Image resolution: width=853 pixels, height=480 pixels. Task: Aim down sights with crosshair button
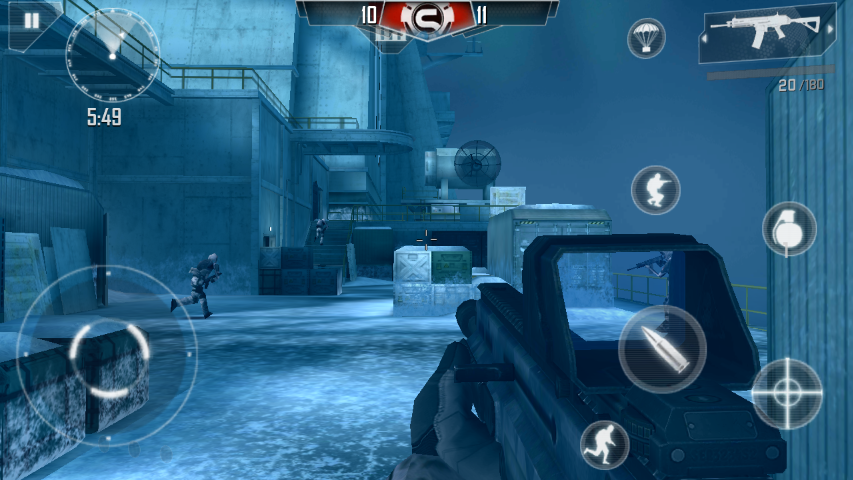tap(786, 393)
